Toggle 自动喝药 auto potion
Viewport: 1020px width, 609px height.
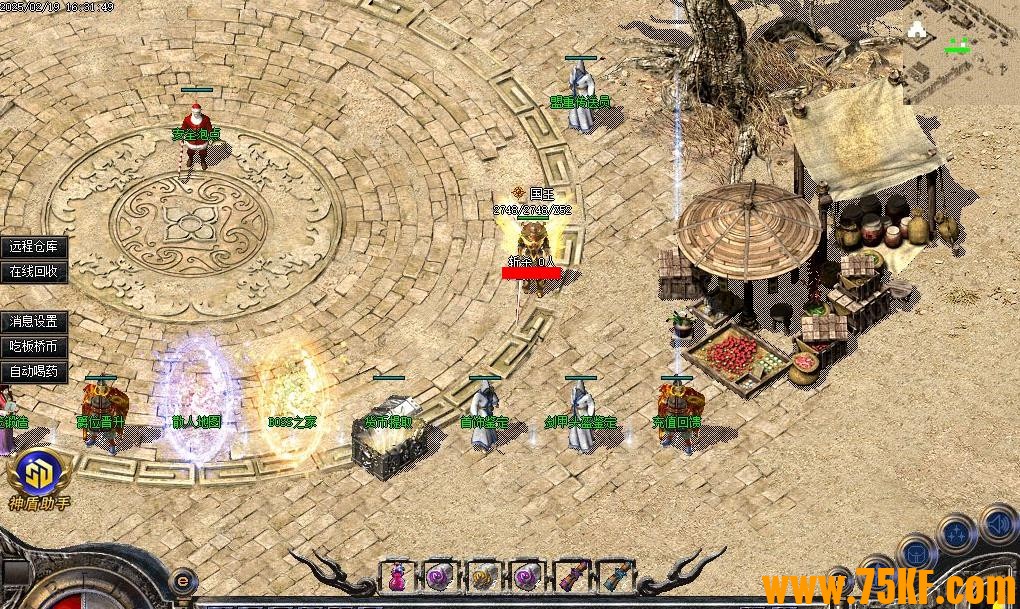tap(34, 372)
